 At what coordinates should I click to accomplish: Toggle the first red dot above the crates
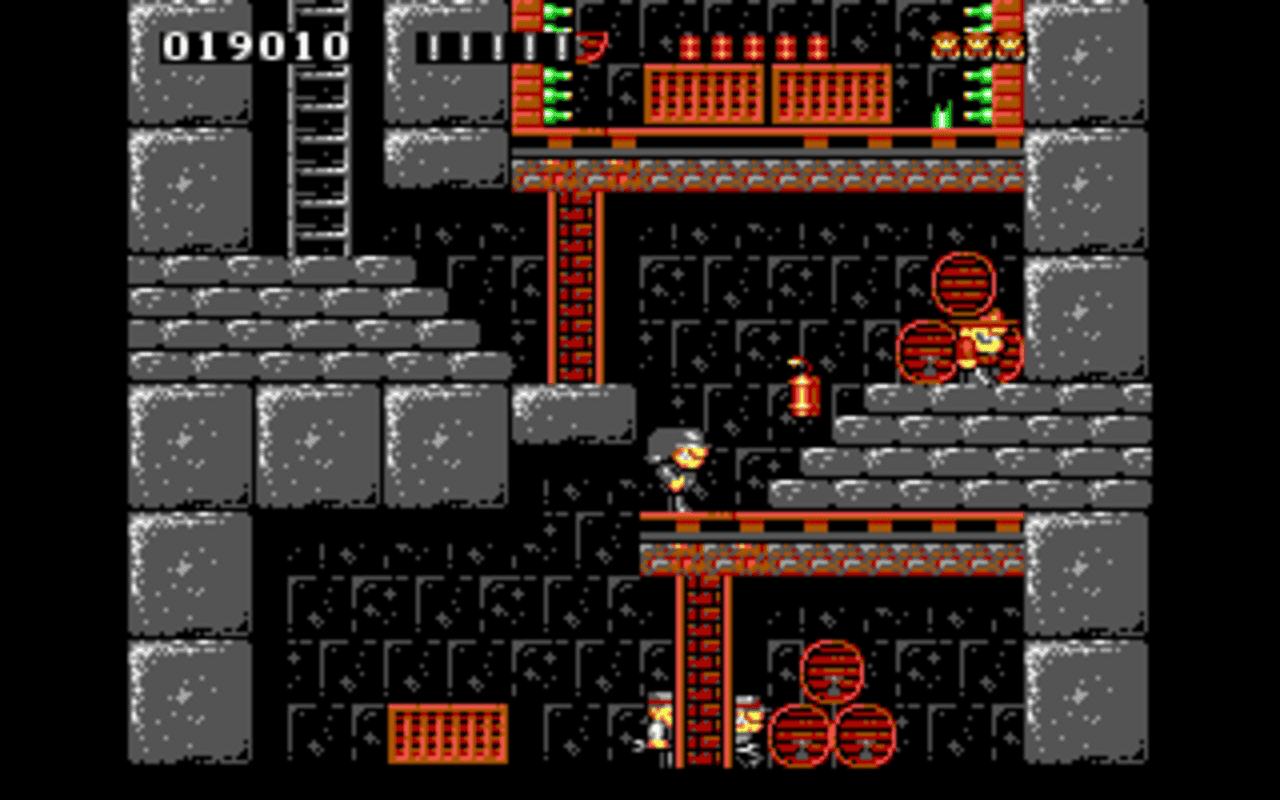click(688, 45)
